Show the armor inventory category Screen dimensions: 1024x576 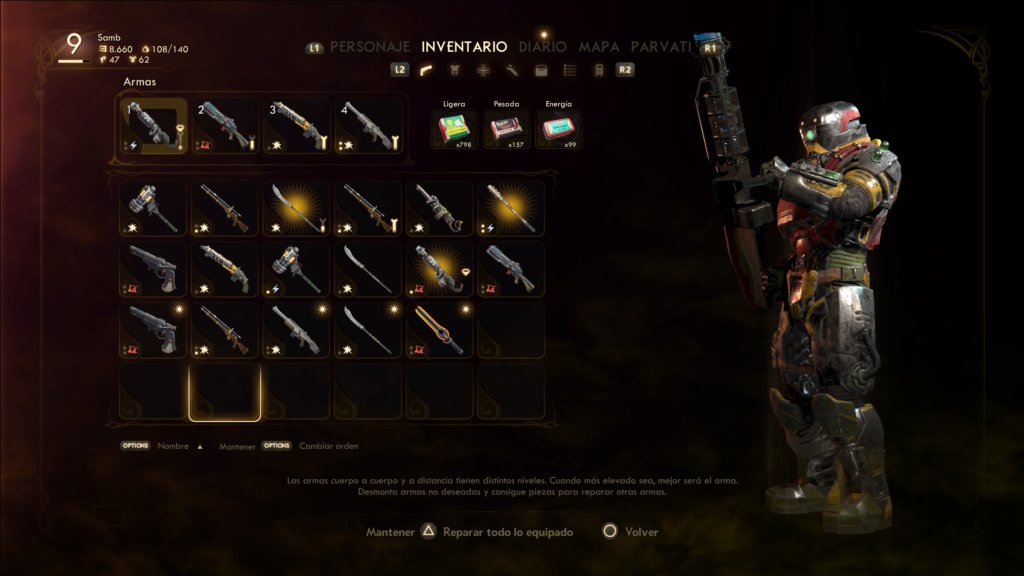(x=455, y=70)
